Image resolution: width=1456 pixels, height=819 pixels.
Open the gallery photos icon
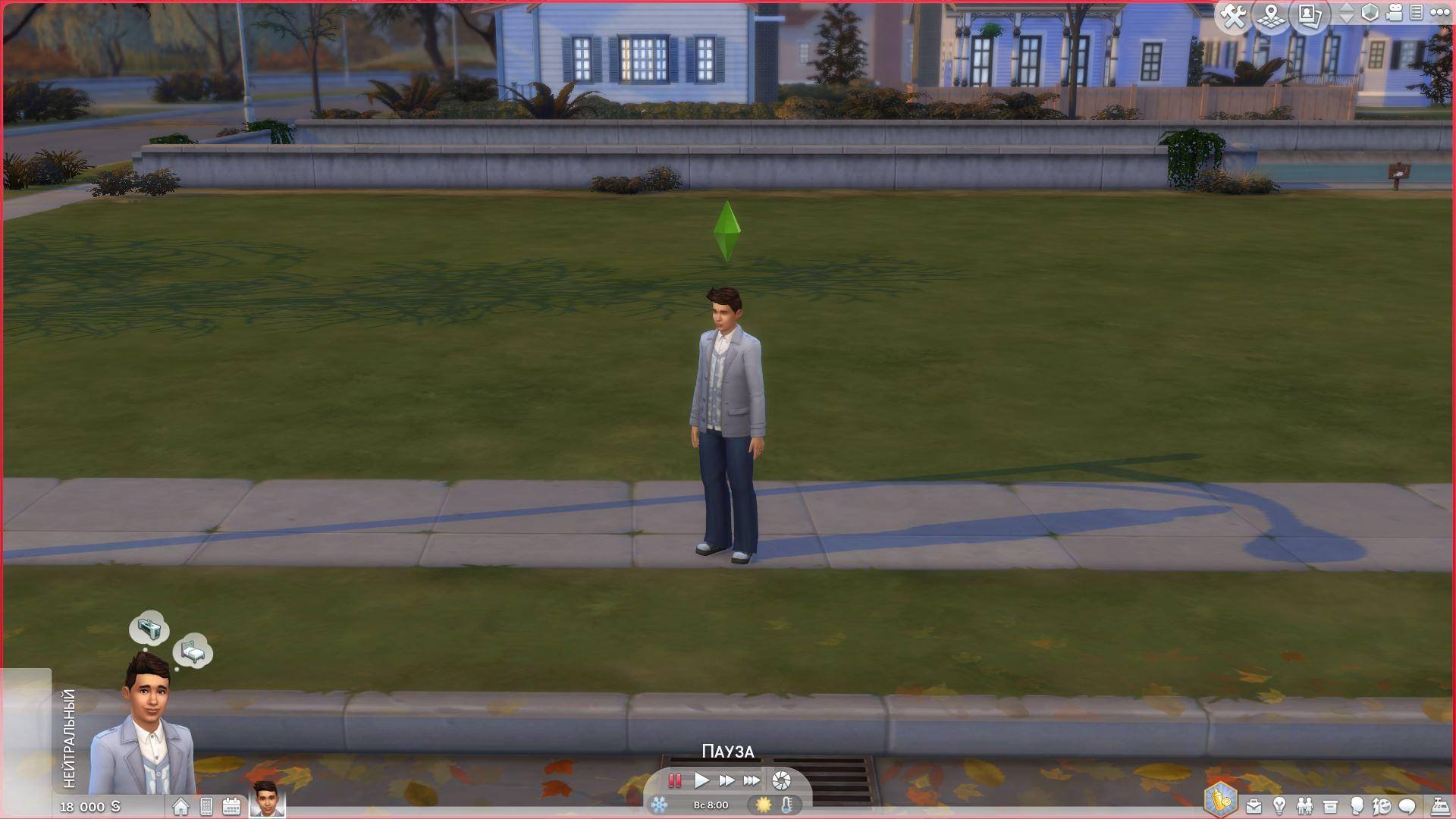pos(1310,16)
